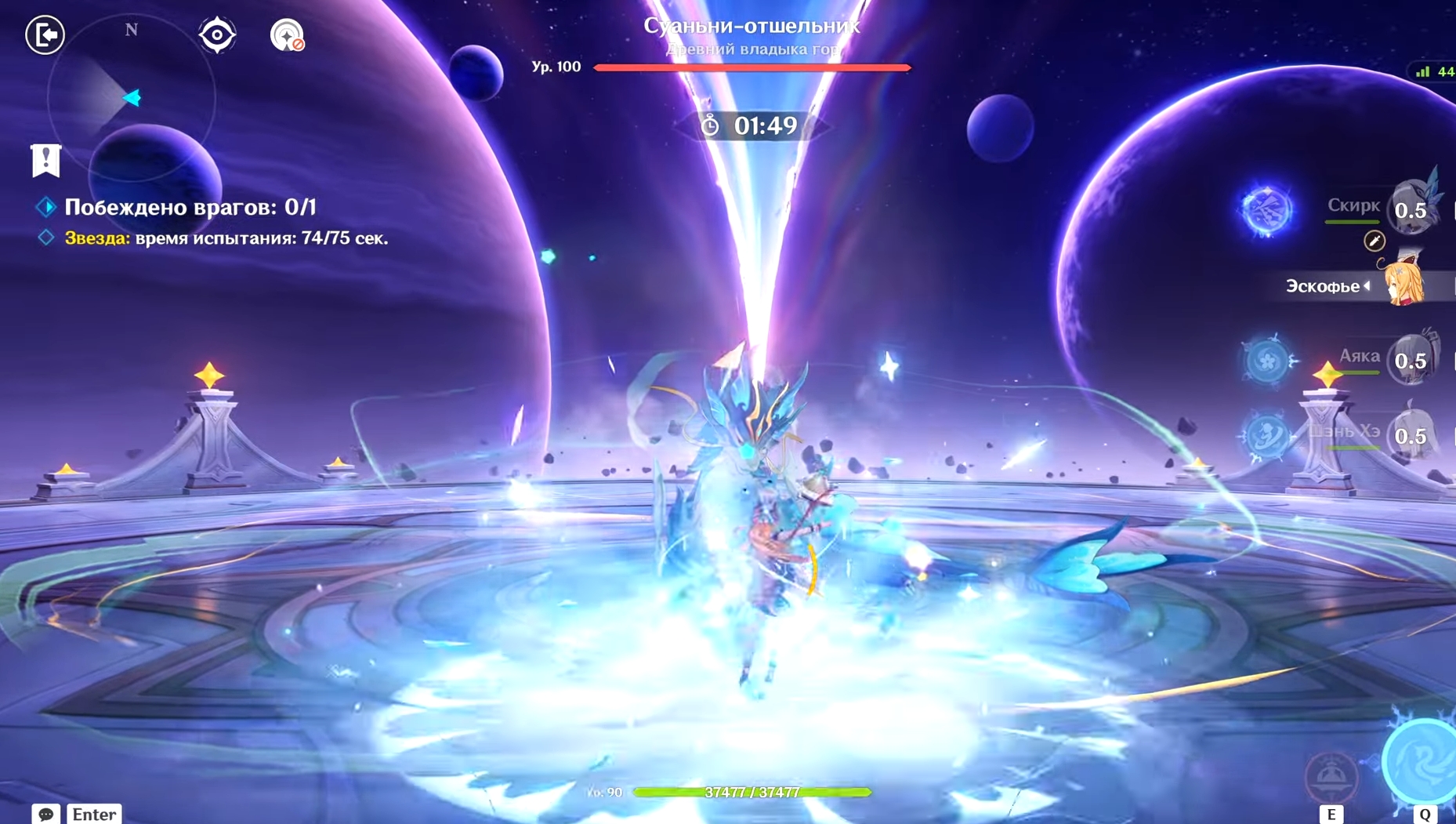This screenshot has width=1456, height=824.
Task: Click the 'Побеждено врагов' objective tracker
Action: (x=190, y=207)
